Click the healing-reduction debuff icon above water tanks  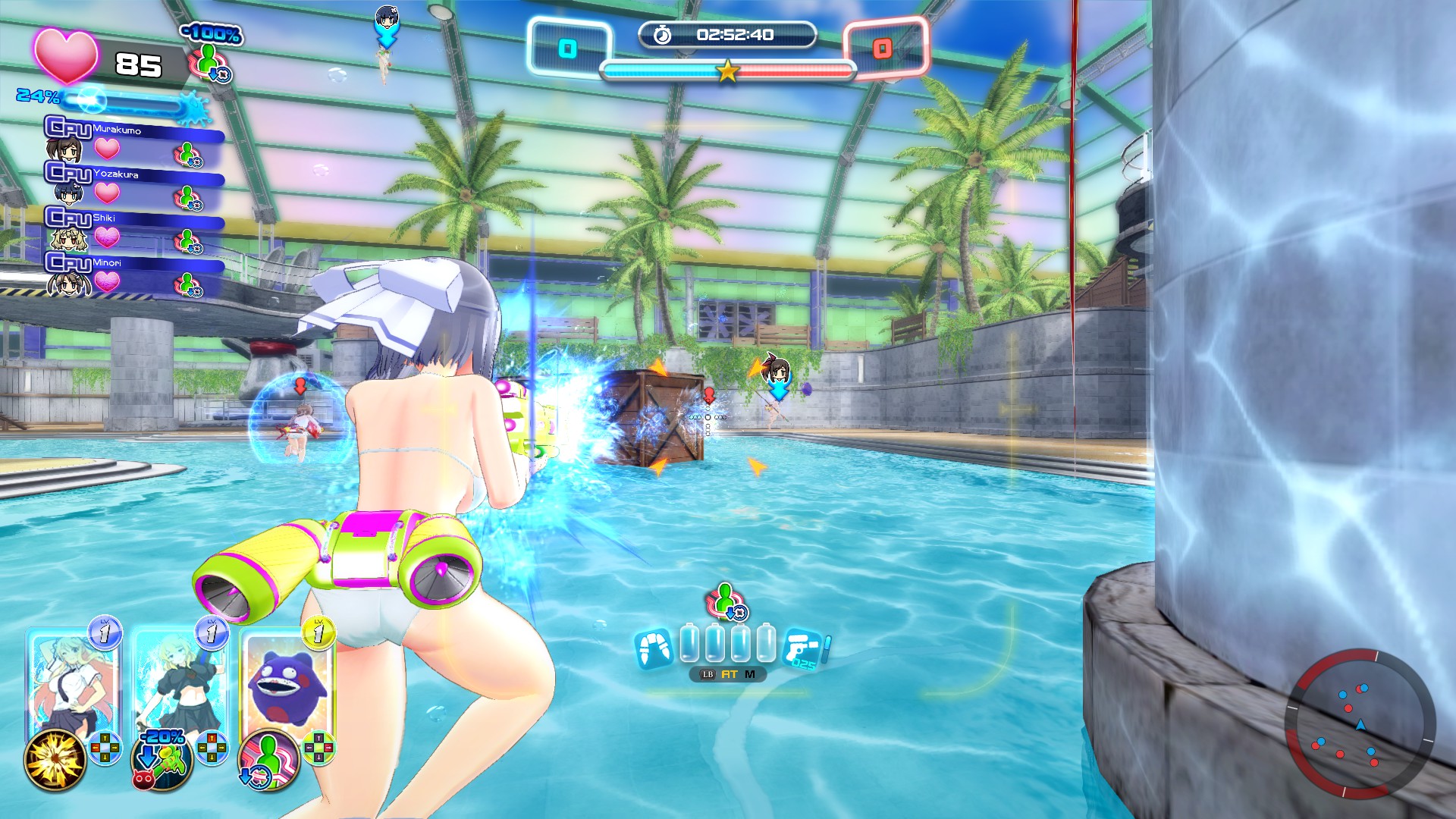[x=726, y=601]
